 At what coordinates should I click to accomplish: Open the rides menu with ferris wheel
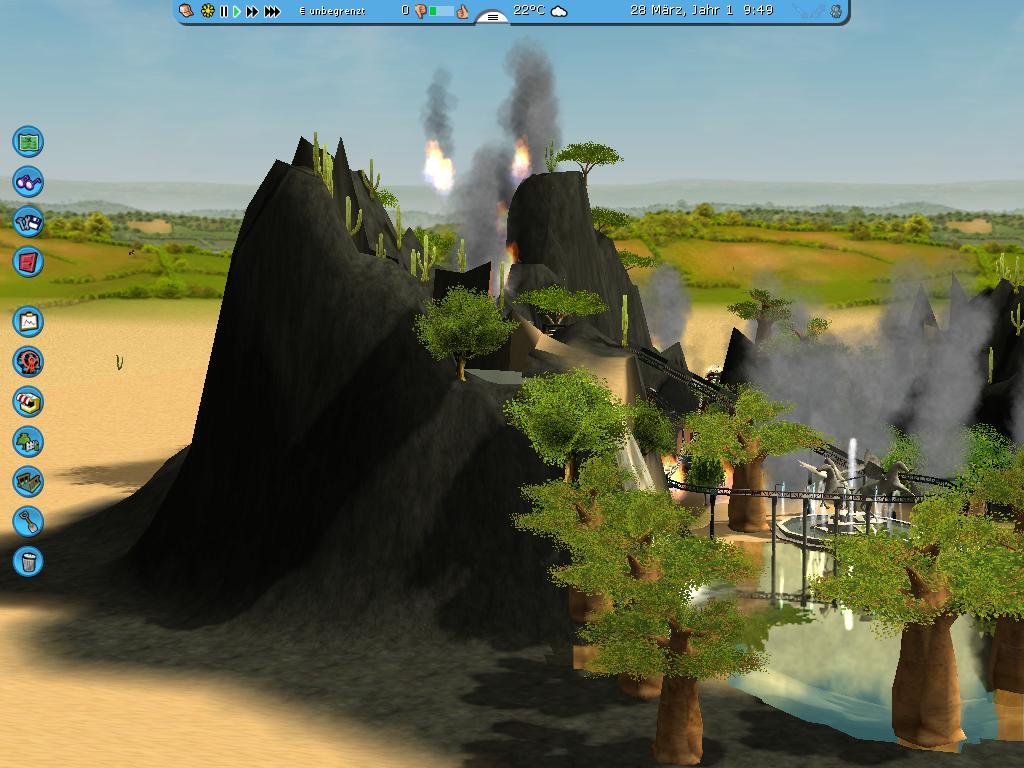pyautogui.click(x=28, y=361)
